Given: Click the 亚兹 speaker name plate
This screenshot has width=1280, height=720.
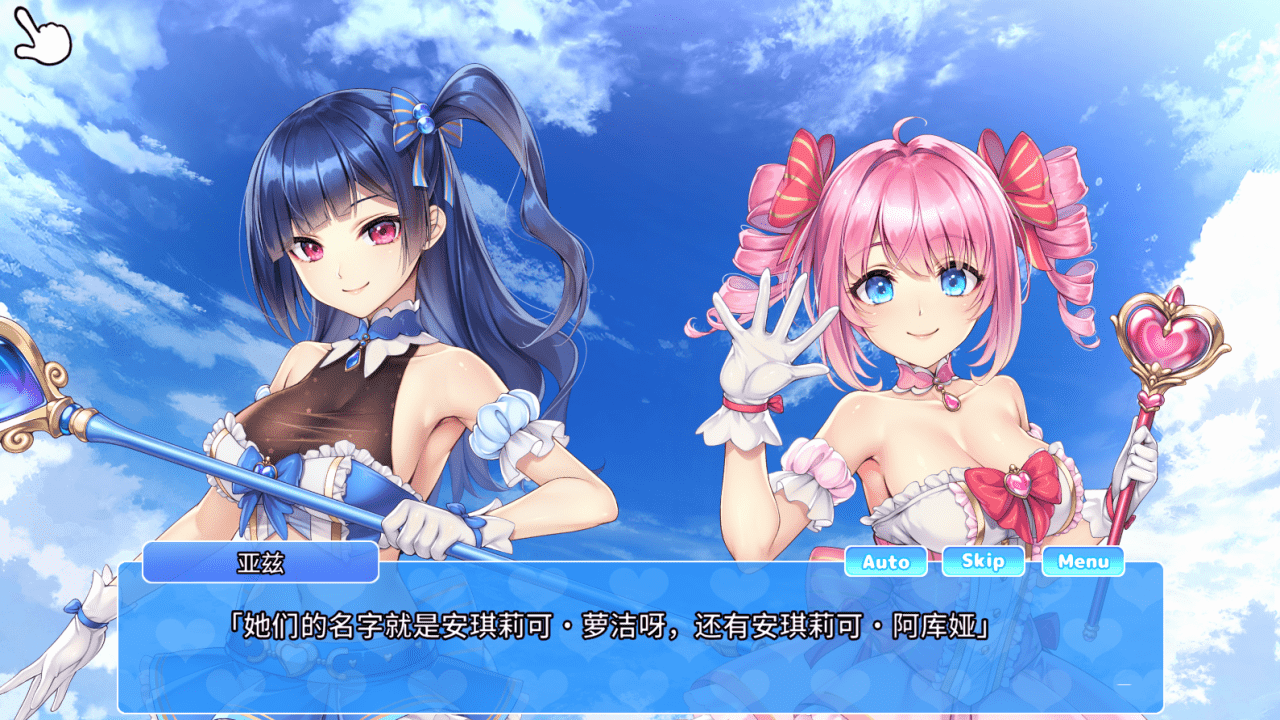Looking at the screenshot, I should coord(260,562).
